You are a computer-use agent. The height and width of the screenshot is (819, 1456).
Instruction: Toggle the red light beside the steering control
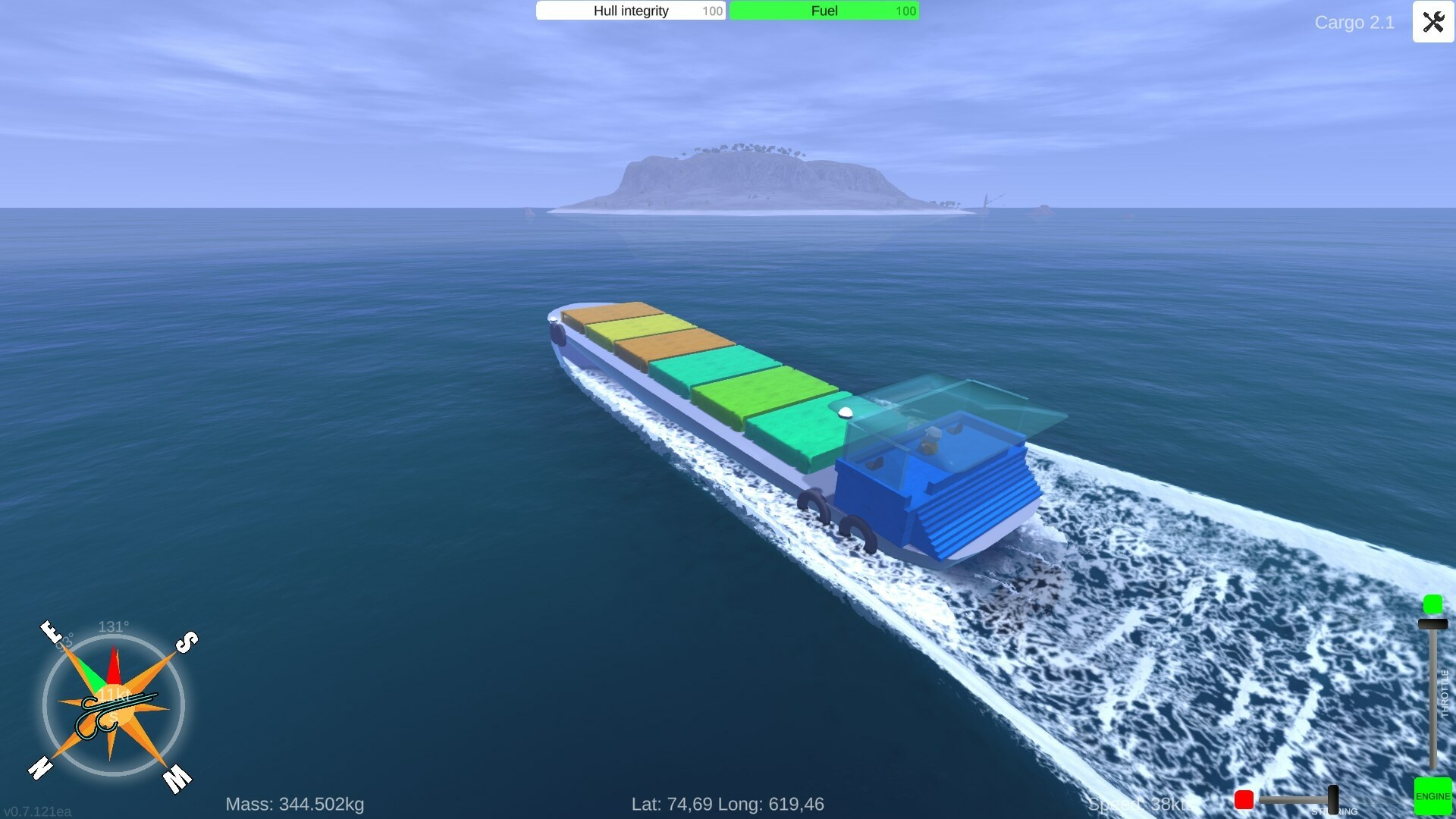coord(1244,799)
